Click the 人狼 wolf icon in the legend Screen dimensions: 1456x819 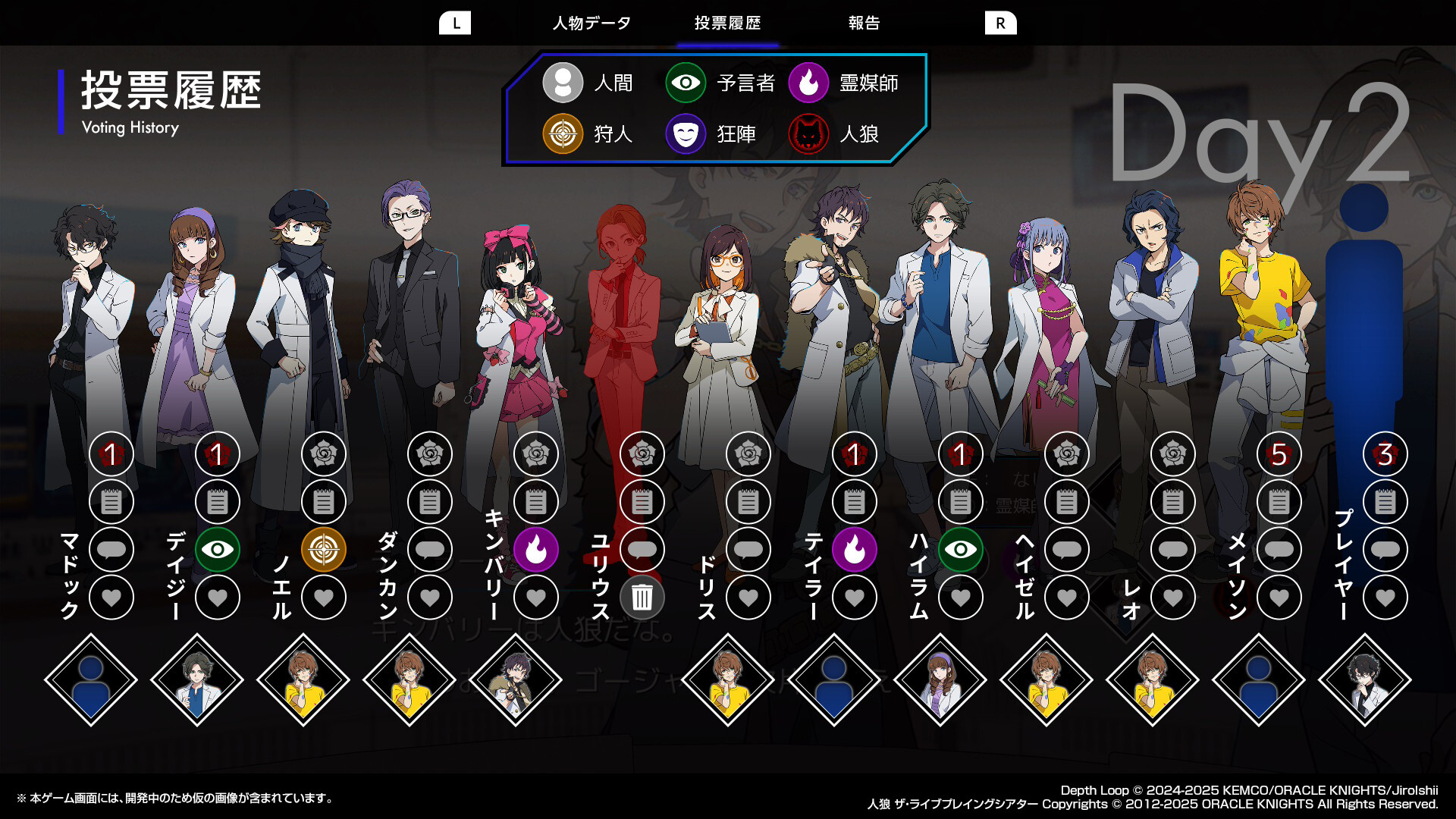tap(808, 133)
